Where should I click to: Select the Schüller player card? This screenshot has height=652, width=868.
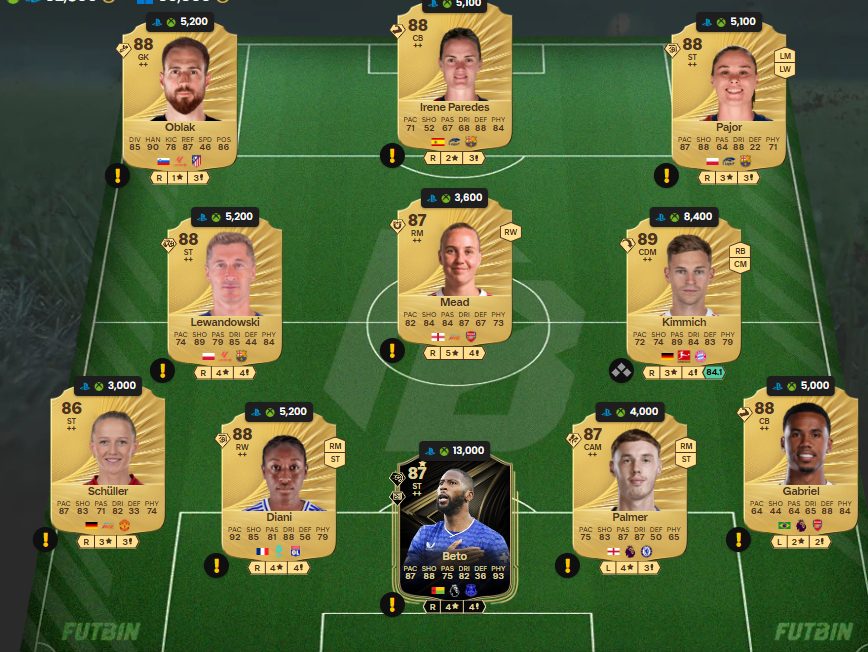108,460
